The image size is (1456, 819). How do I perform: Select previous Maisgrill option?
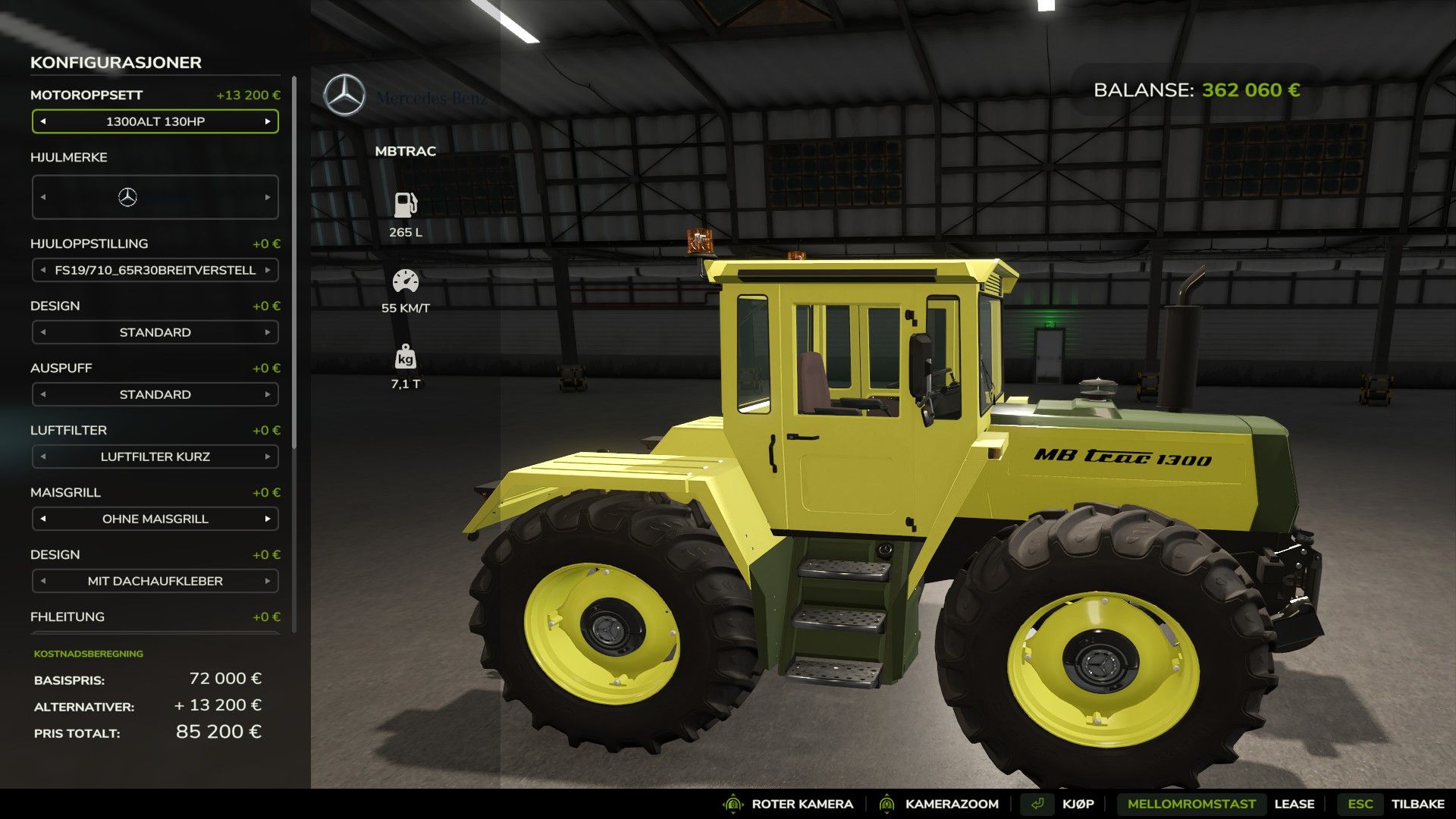(x=43, y=519)
